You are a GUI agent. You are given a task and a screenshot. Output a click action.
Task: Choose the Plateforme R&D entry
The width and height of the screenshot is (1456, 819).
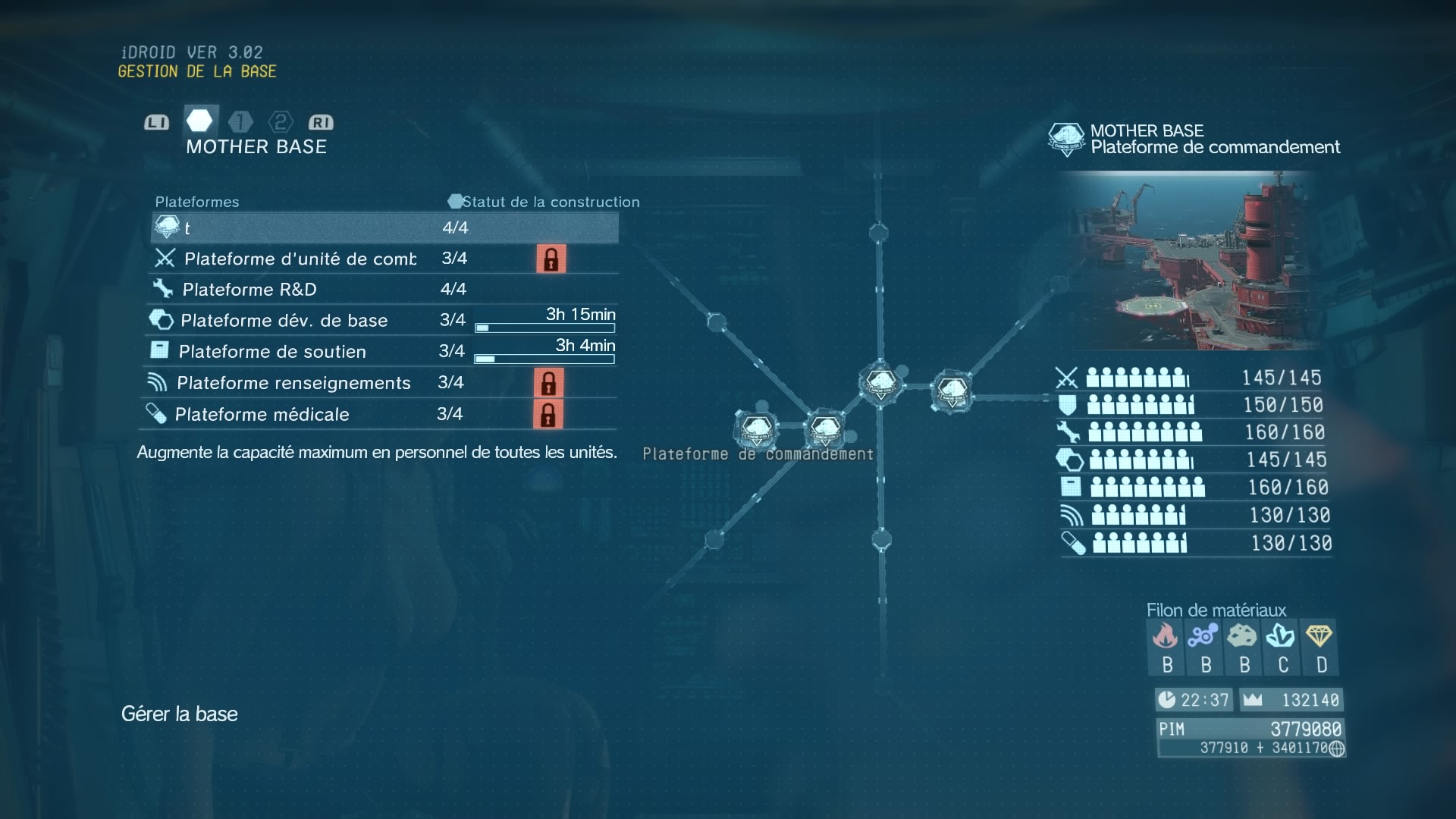249,289
